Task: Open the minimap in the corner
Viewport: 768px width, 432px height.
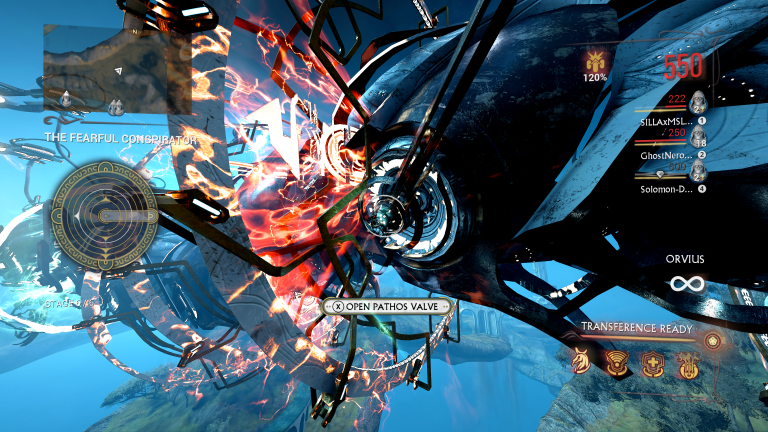Action: [x=117, y=68]
